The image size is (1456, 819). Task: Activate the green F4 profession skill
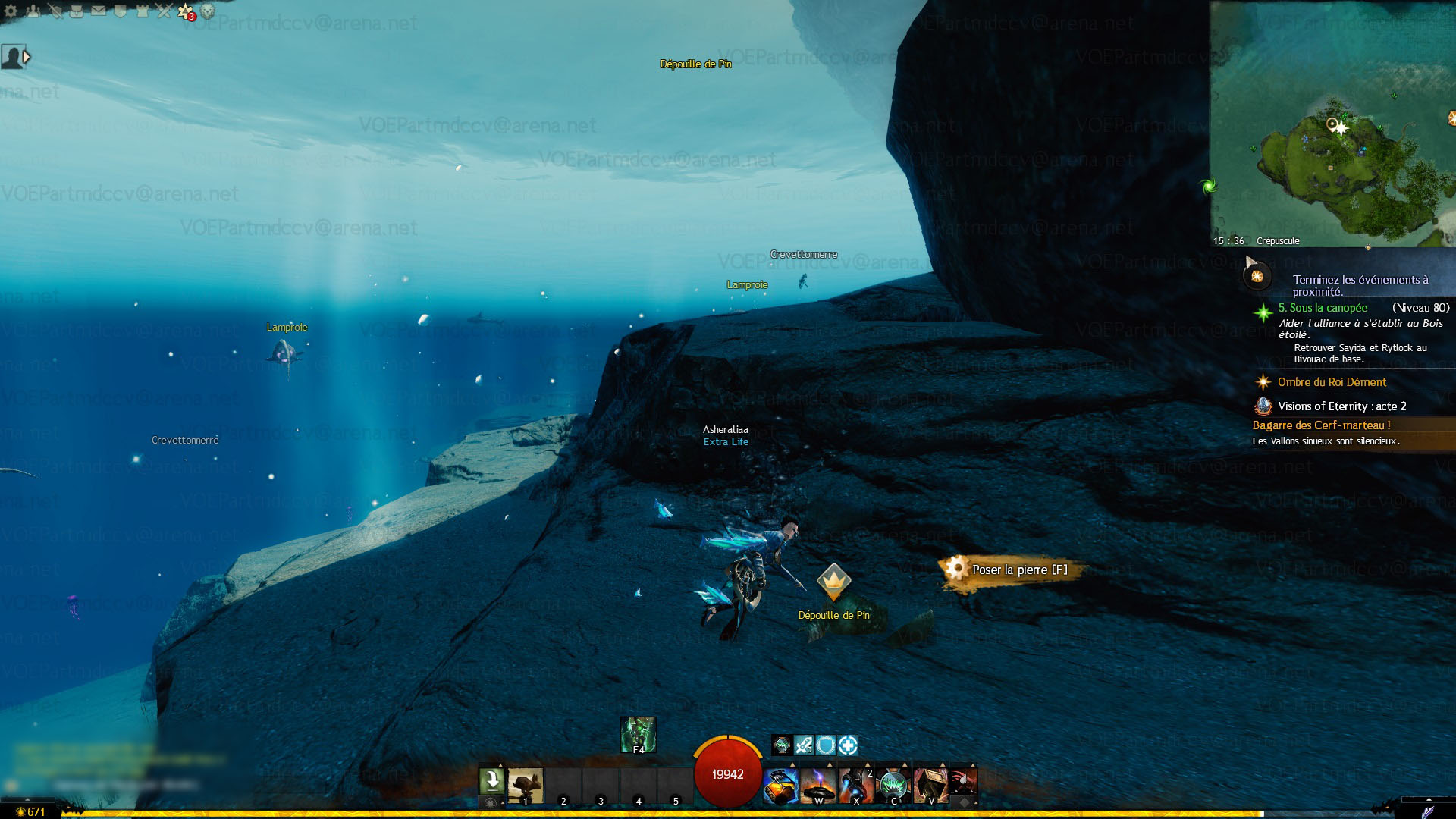pyautogui.click(x=638, y=734)
